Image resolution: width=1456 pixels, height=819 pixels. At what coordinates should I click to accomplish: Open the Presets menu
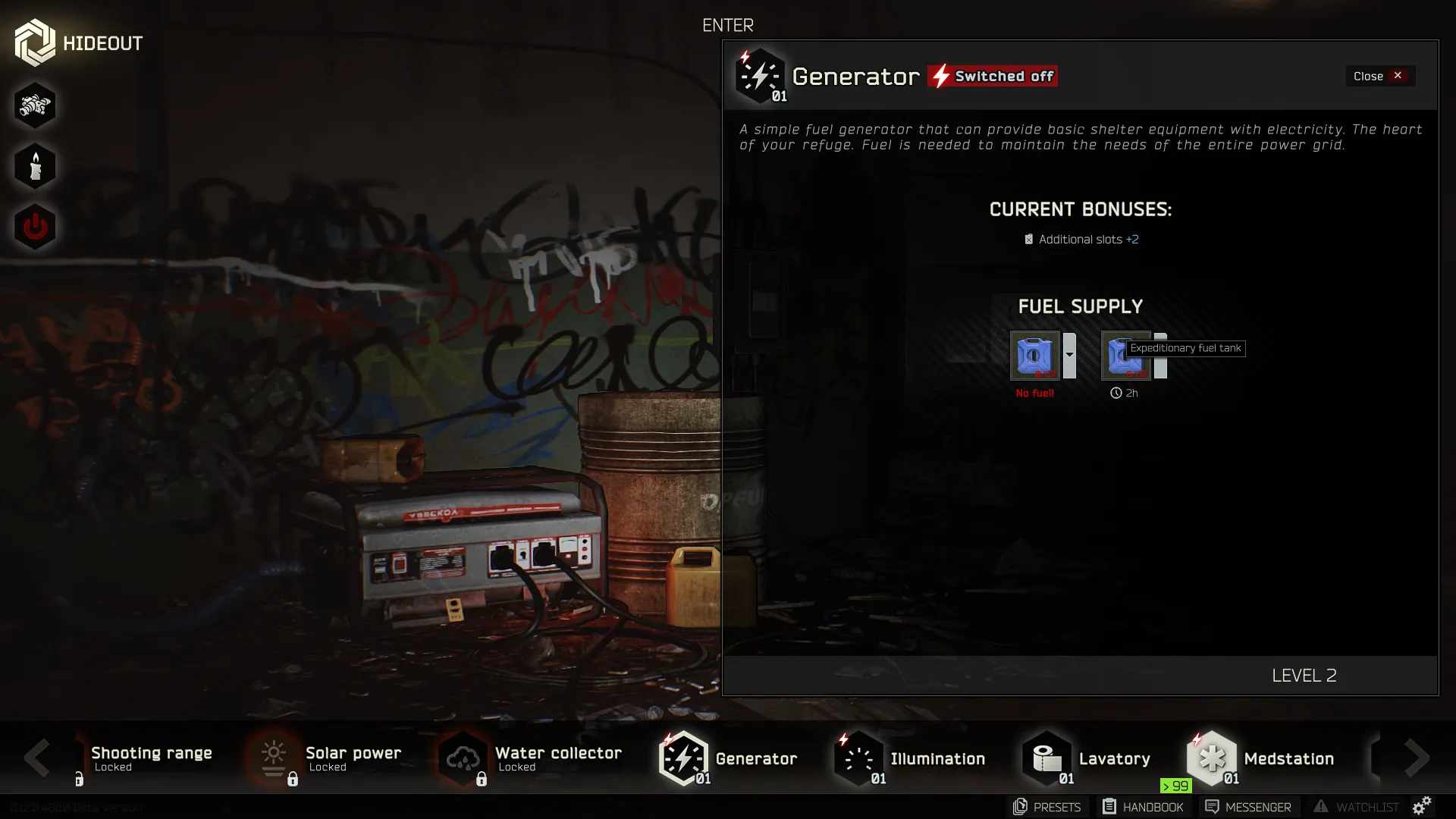(x=1047, y=807)
